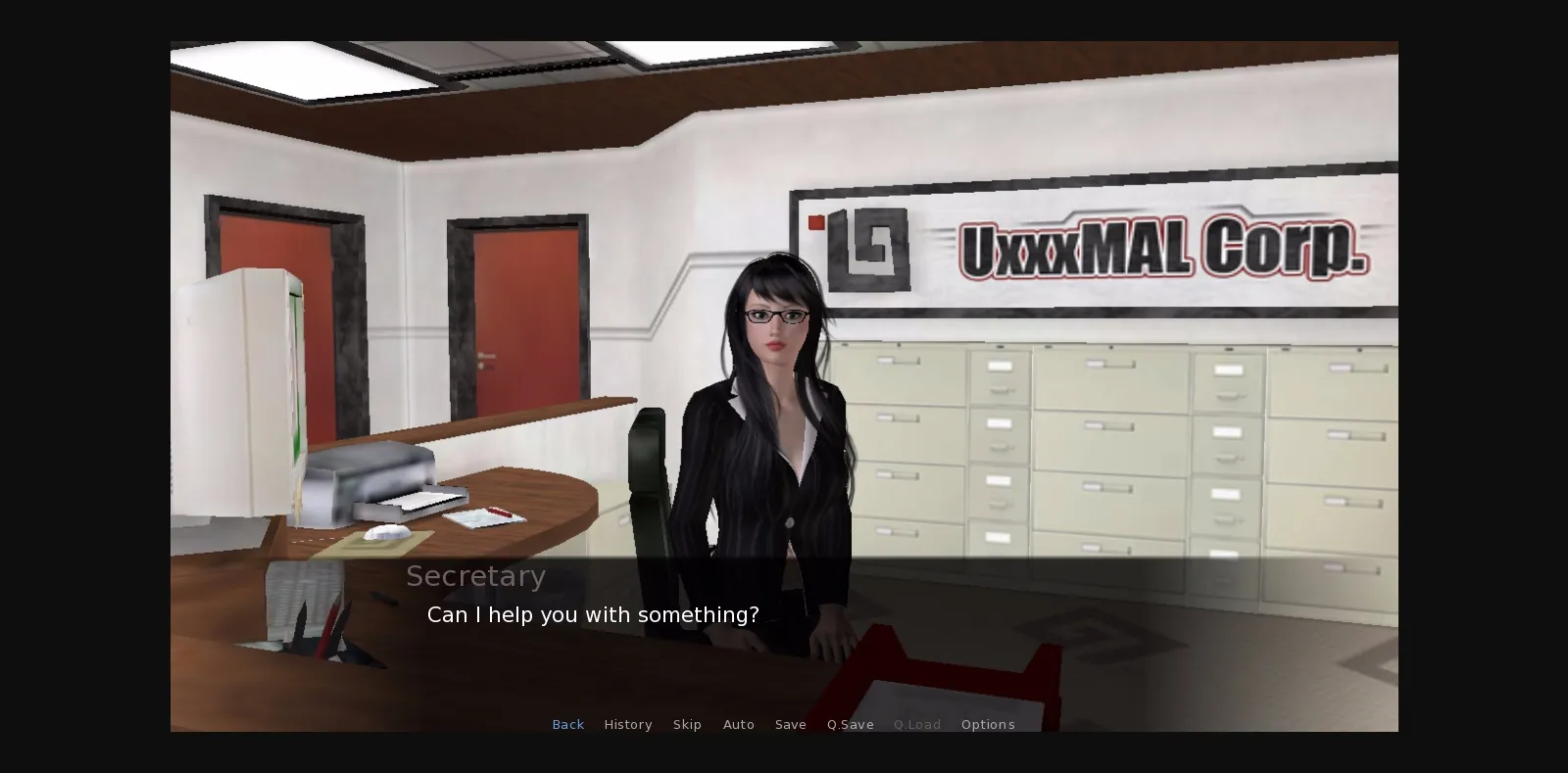Open the Save screen
The height and width of the screenshot is (773, 1568).
point(791,724)
